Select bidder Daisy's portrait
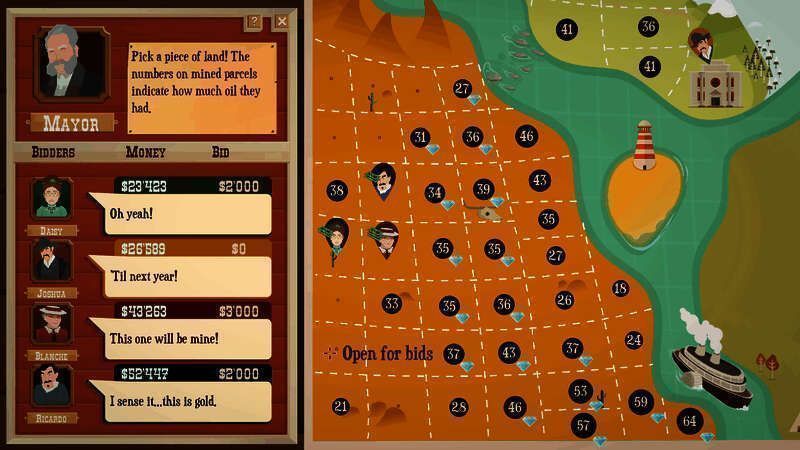The image size is (800, 450). coord(48,199)
